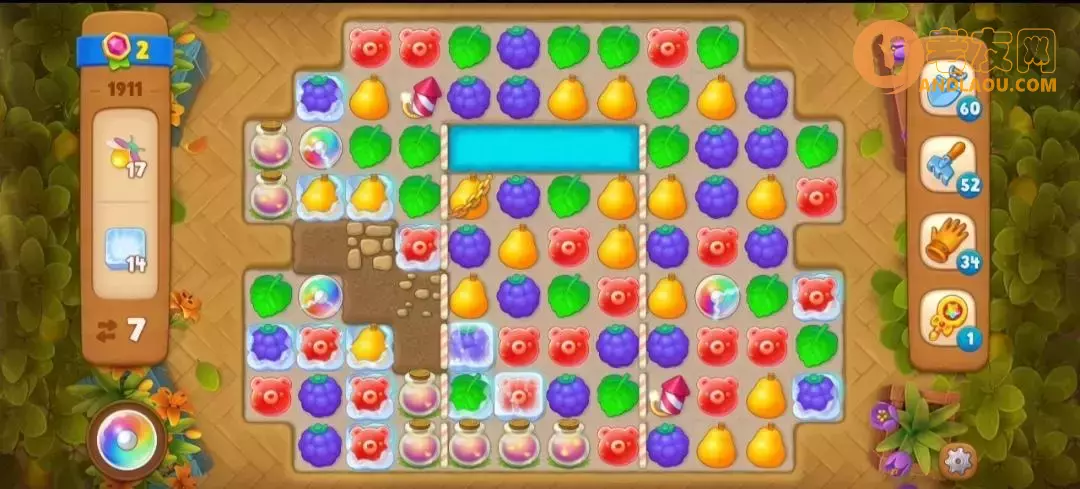Viewport: 1080px width, 489px height.
Task: Select the purple grape tile frozen in ice cube
Action: (x=469, y=345)
